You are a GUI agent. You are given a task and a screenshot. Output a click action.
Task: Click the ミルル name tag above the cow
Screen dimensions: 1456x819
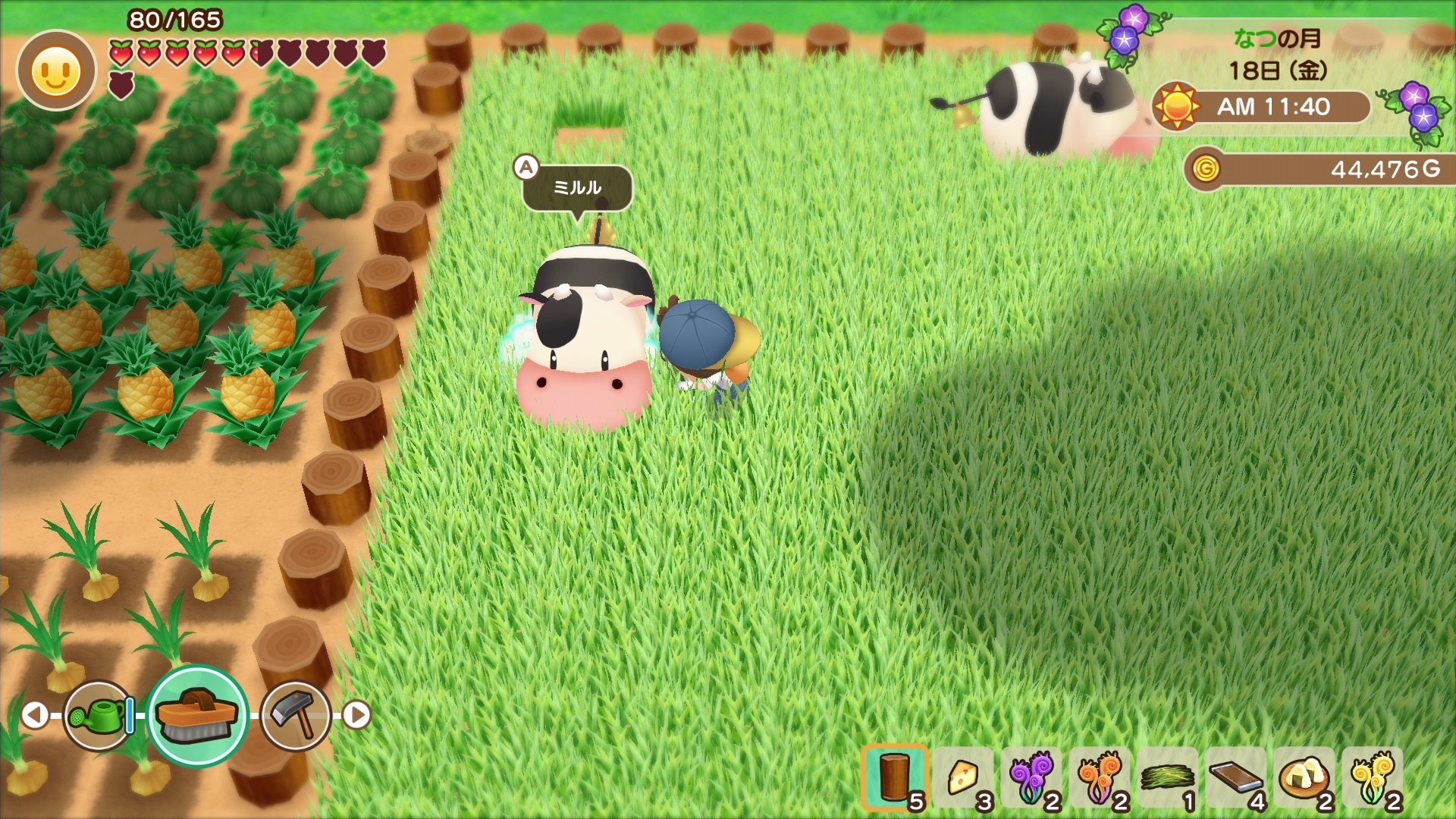click(575, 188)
